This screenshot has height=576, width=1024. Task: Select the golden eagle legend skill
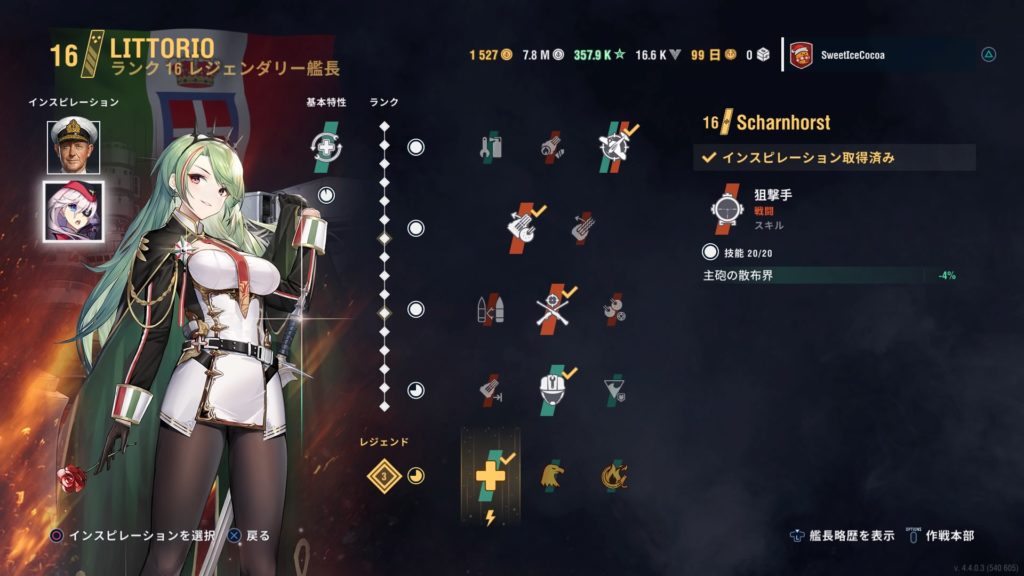click(553, 475)
